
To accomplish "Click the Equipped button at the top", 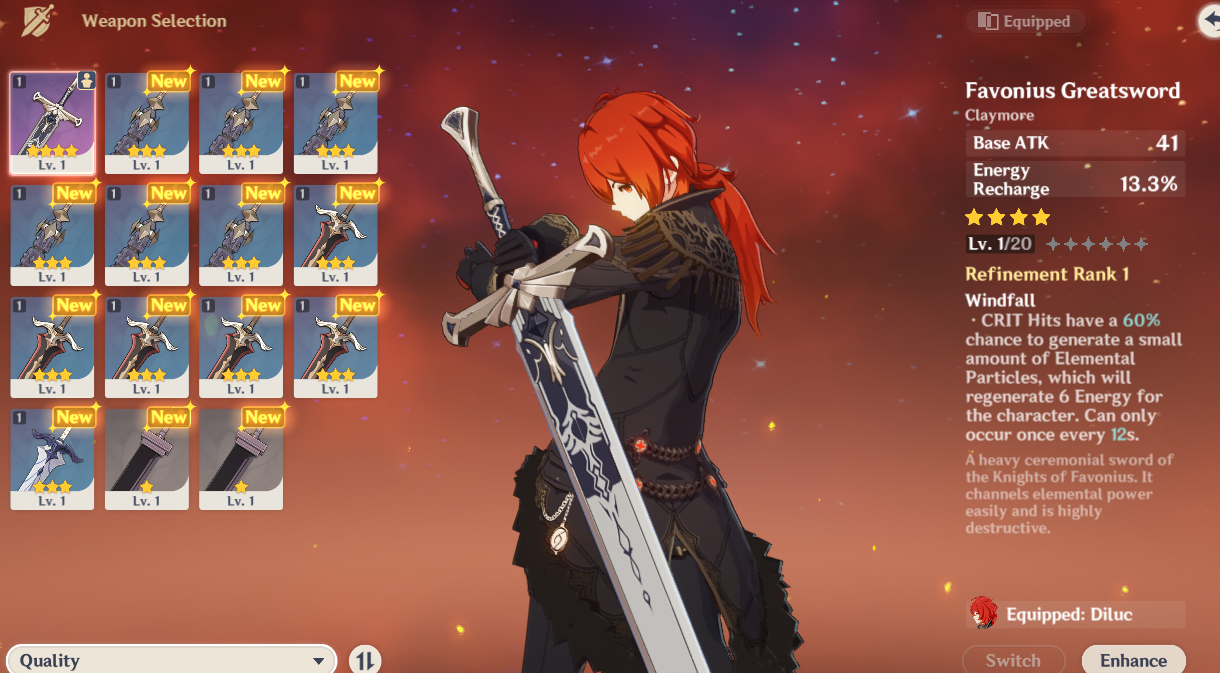I will click(1025, 21).
